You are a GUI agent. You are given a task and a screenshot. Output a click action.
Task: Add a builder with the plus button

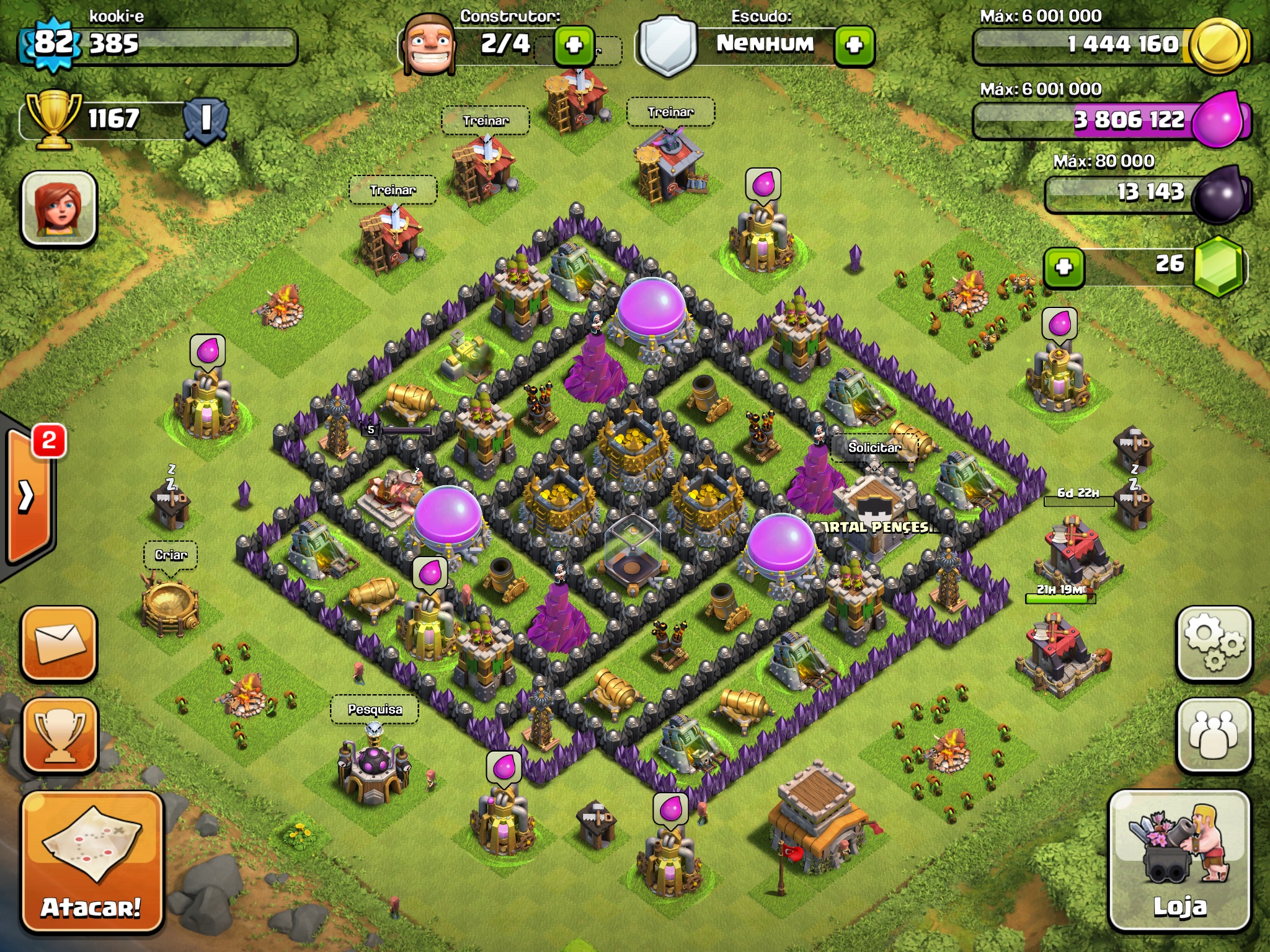pyautogui.click(x=574, y=45)
